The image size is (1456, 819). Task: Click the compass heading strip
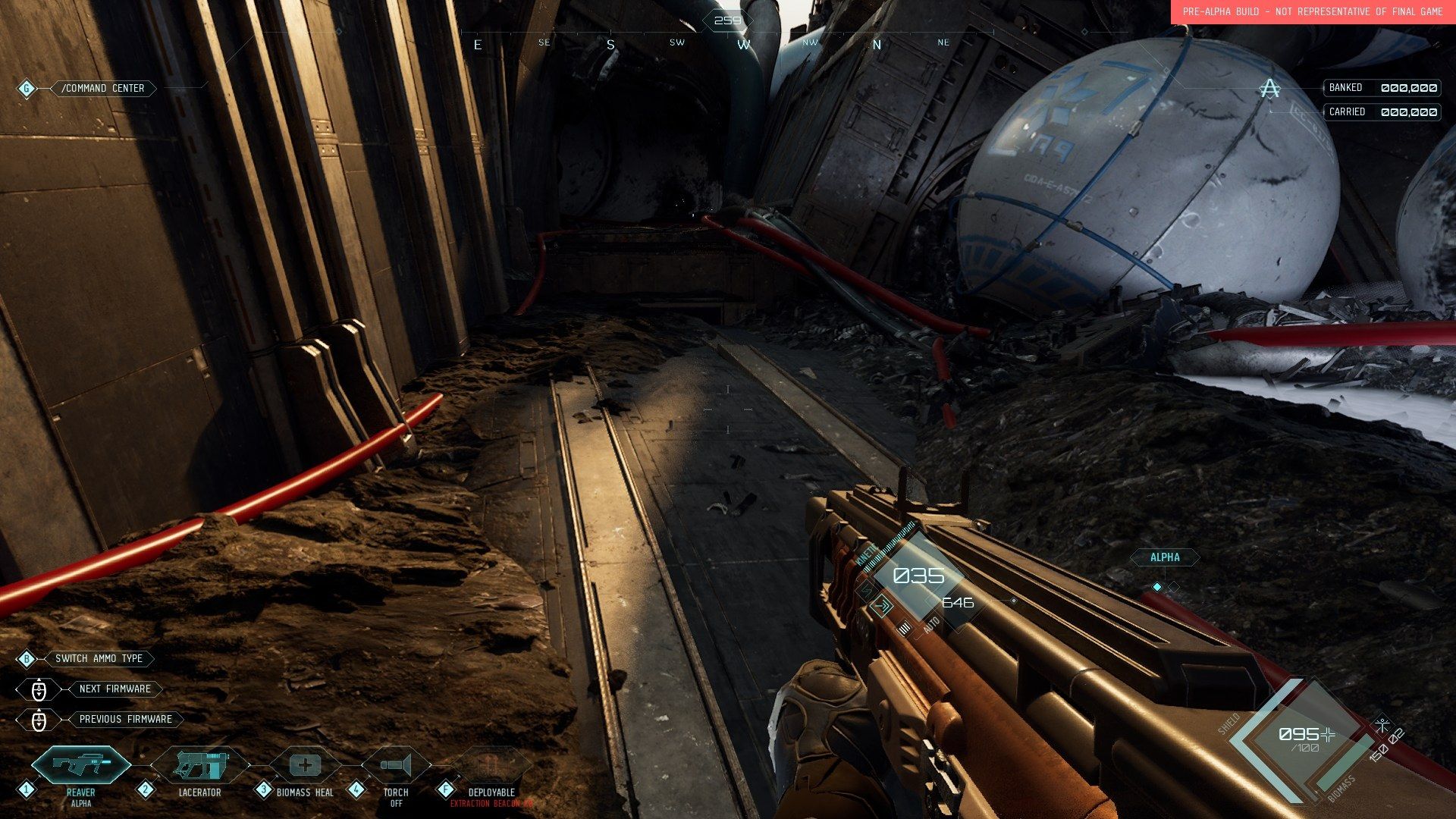[709, 43]
